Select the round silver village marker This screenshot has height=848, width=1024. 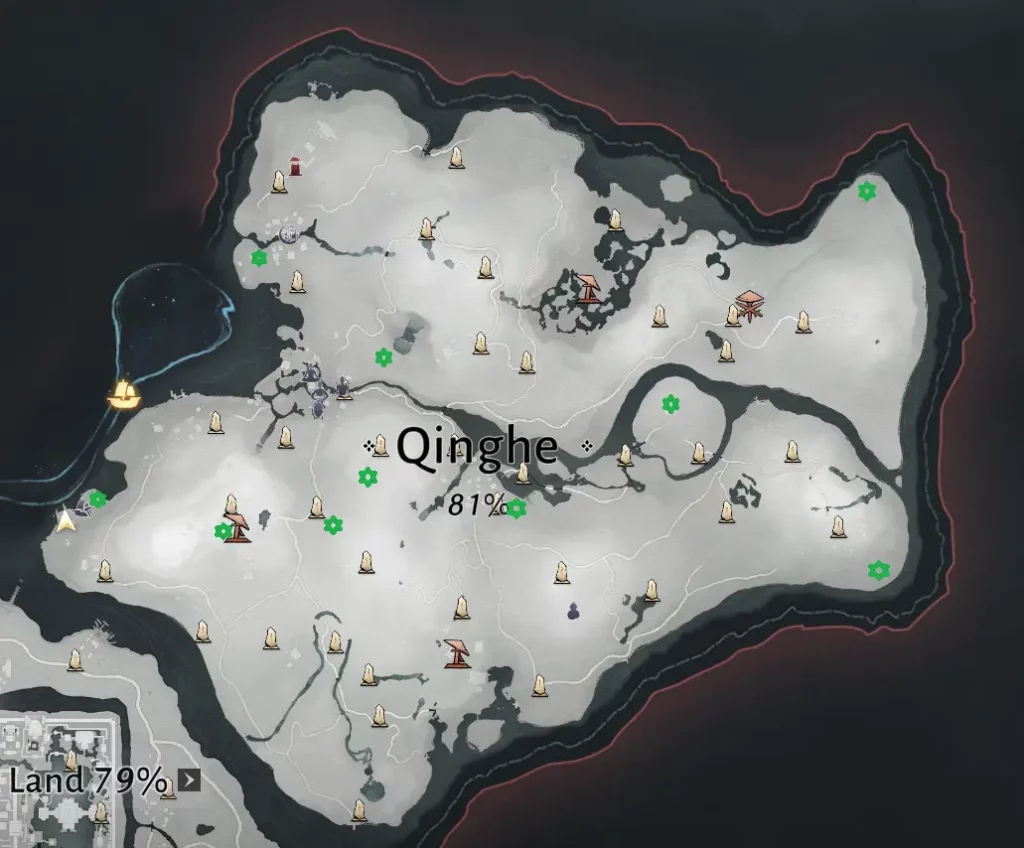[290, 234]
